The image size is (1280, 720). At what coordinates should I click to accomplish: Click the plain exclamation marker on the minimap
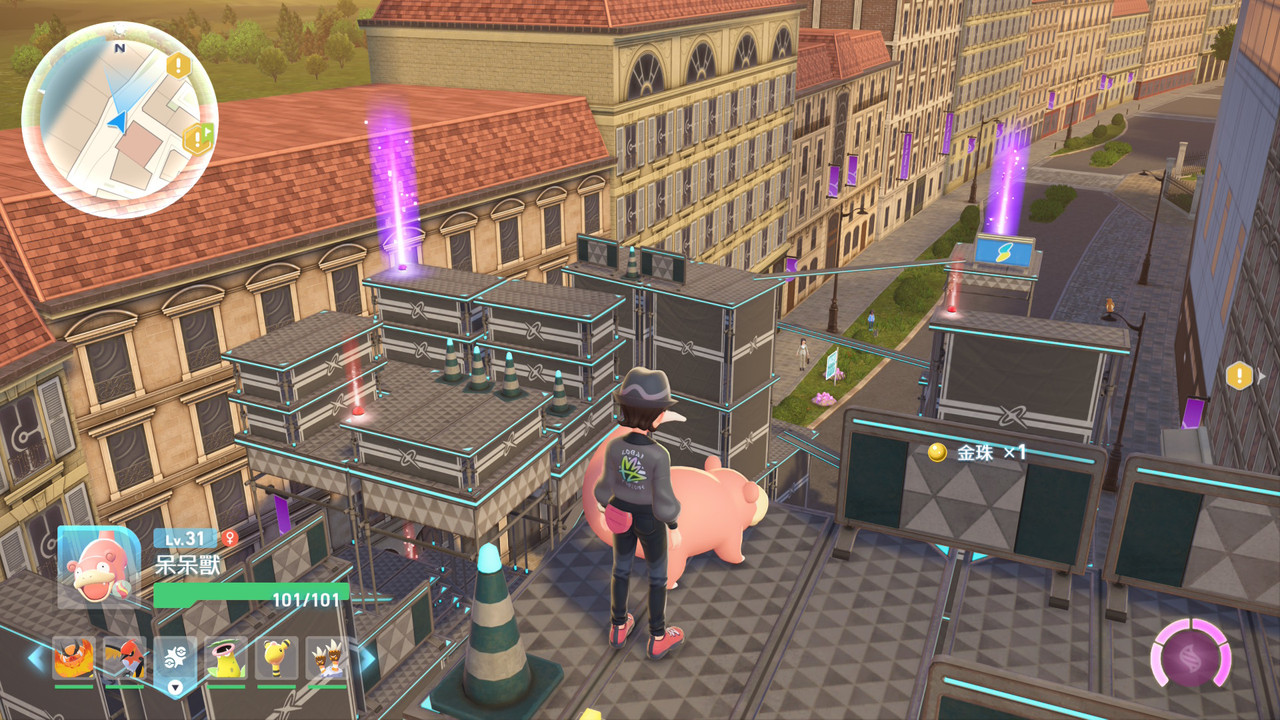(178, 66)
